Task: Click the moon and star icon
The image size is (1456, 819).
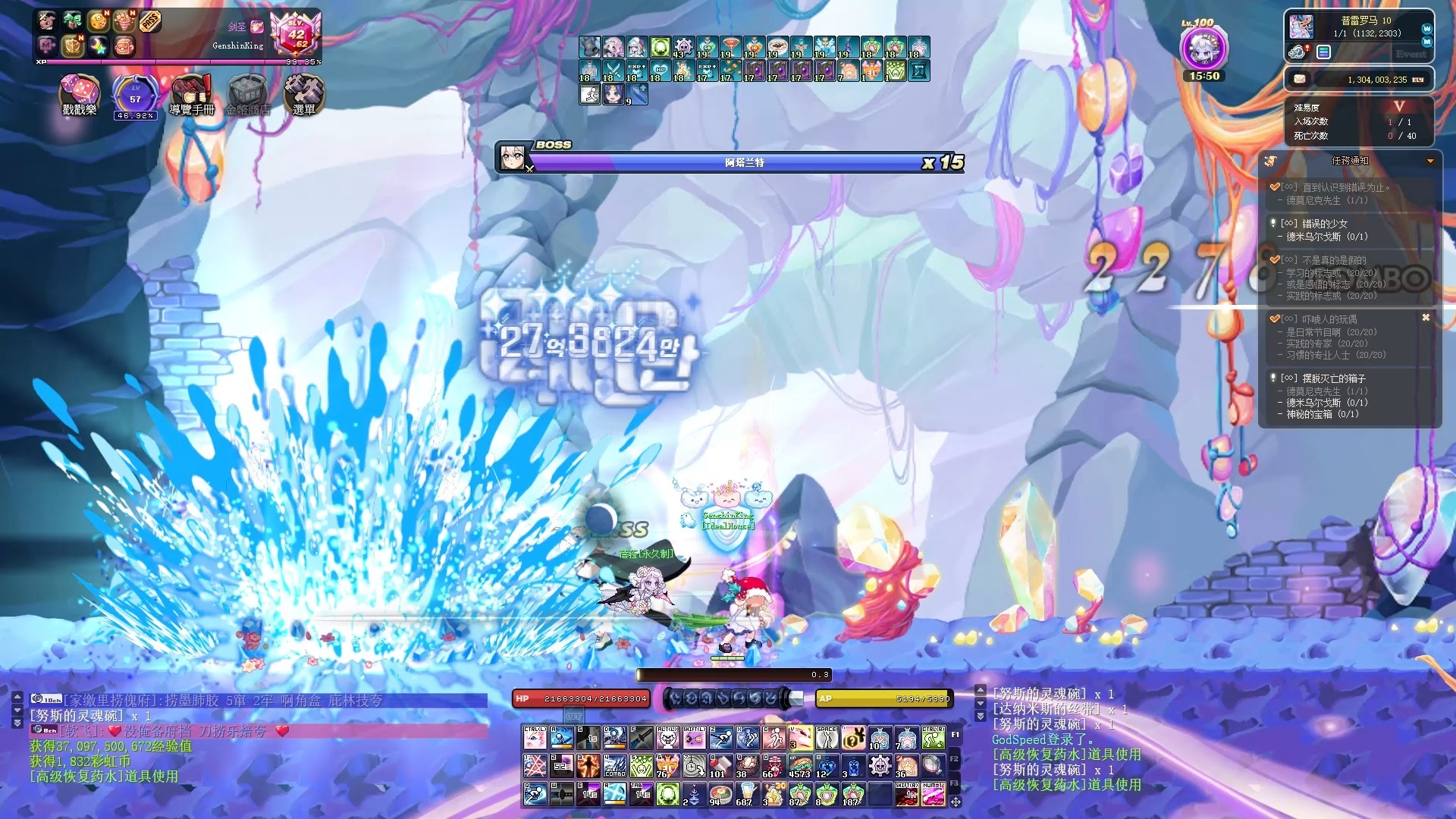Action: 98,46
